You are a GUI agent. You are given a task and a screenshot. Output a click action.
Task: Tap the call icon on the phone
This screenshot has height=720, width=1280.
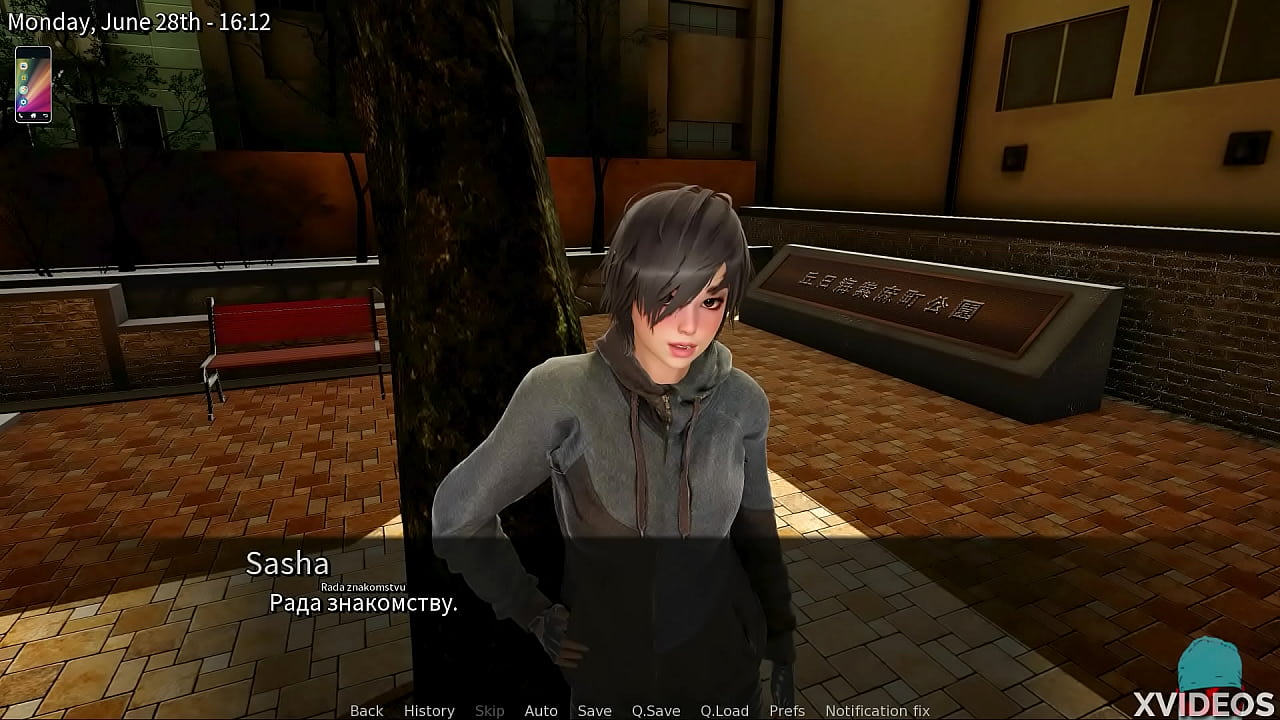(x=21, y=116)
